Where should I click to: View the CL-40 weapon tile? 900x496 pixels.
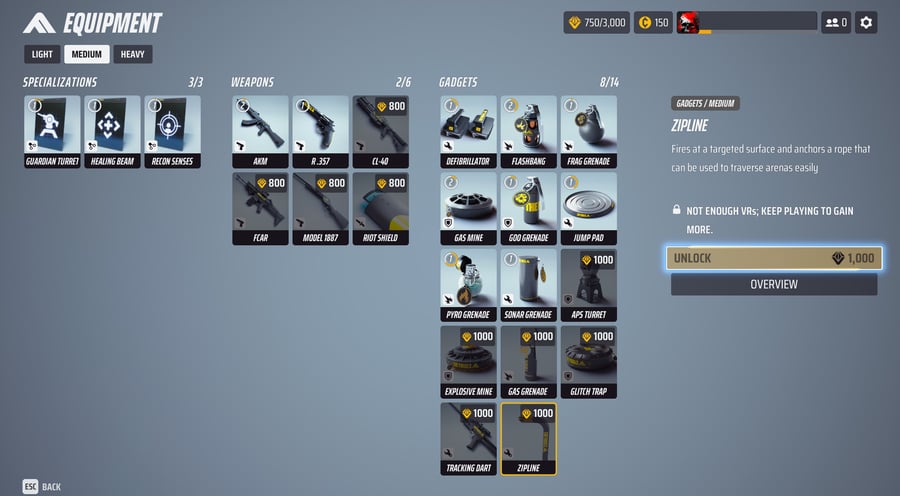tap(380, 131)
